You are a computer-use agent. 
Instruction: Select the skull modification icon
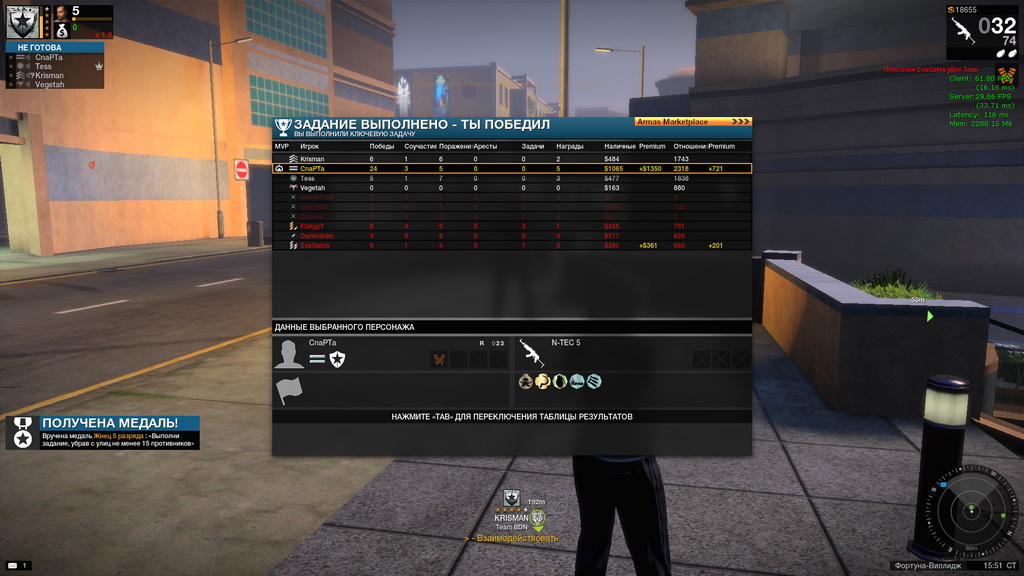[x=525, y=381]
